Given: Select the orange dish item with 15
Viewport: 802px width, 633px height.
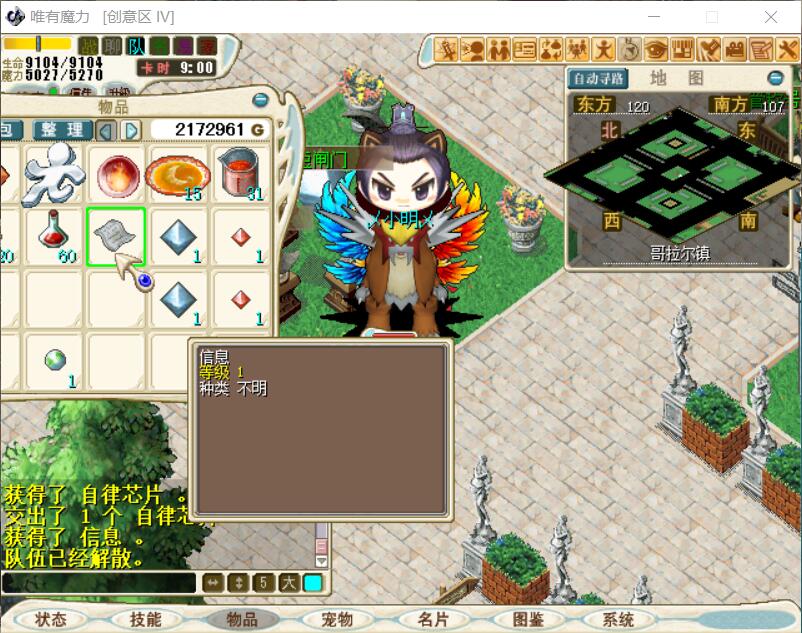Looking at the screenshot, I should pyautogui.click(x=177, y=173).
